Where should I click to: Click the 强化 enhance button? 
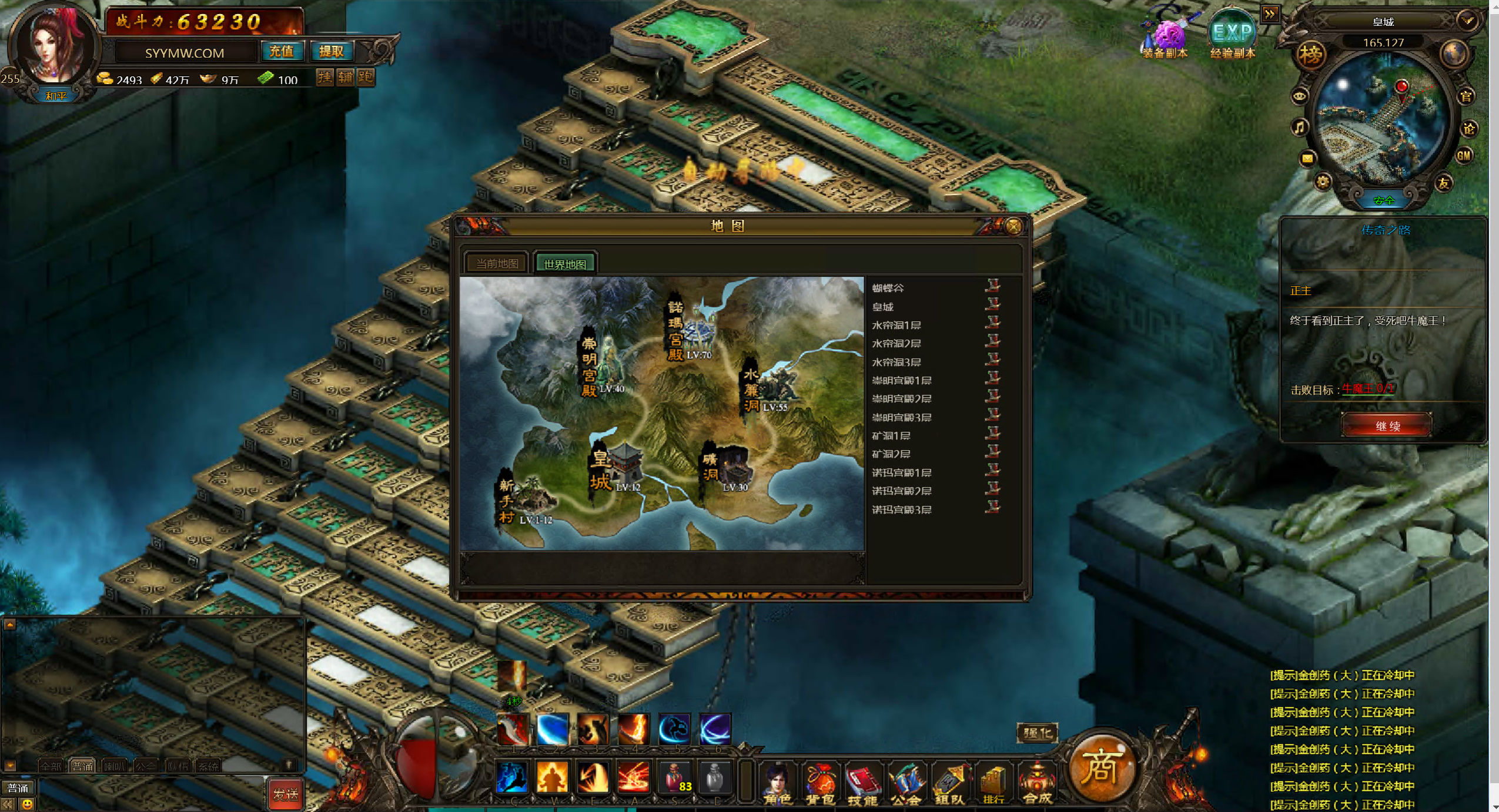pyautogui.click(x=1038, y=733)
